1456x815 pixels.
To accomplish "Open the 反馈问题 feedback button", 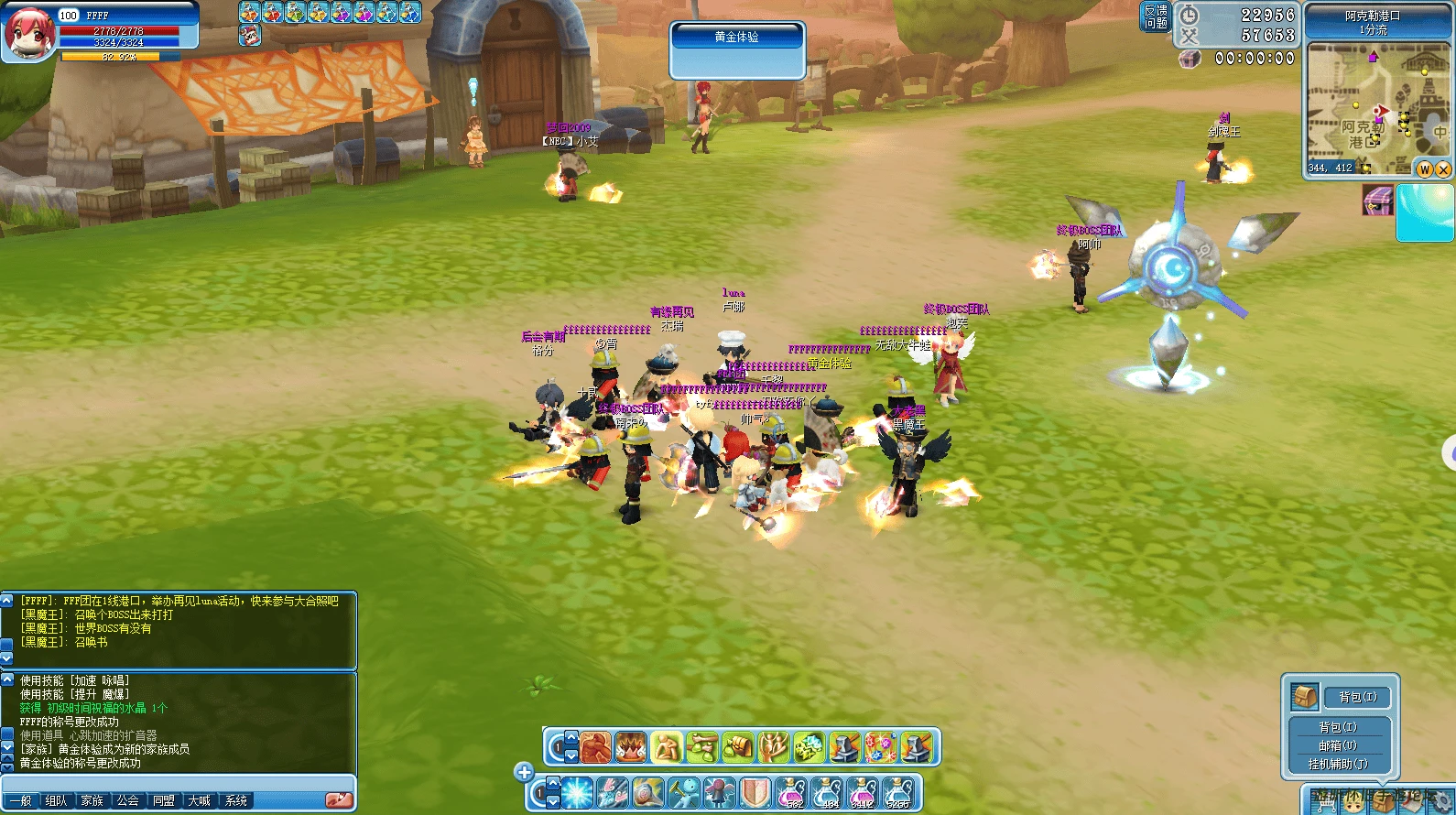I will 1155,16.
